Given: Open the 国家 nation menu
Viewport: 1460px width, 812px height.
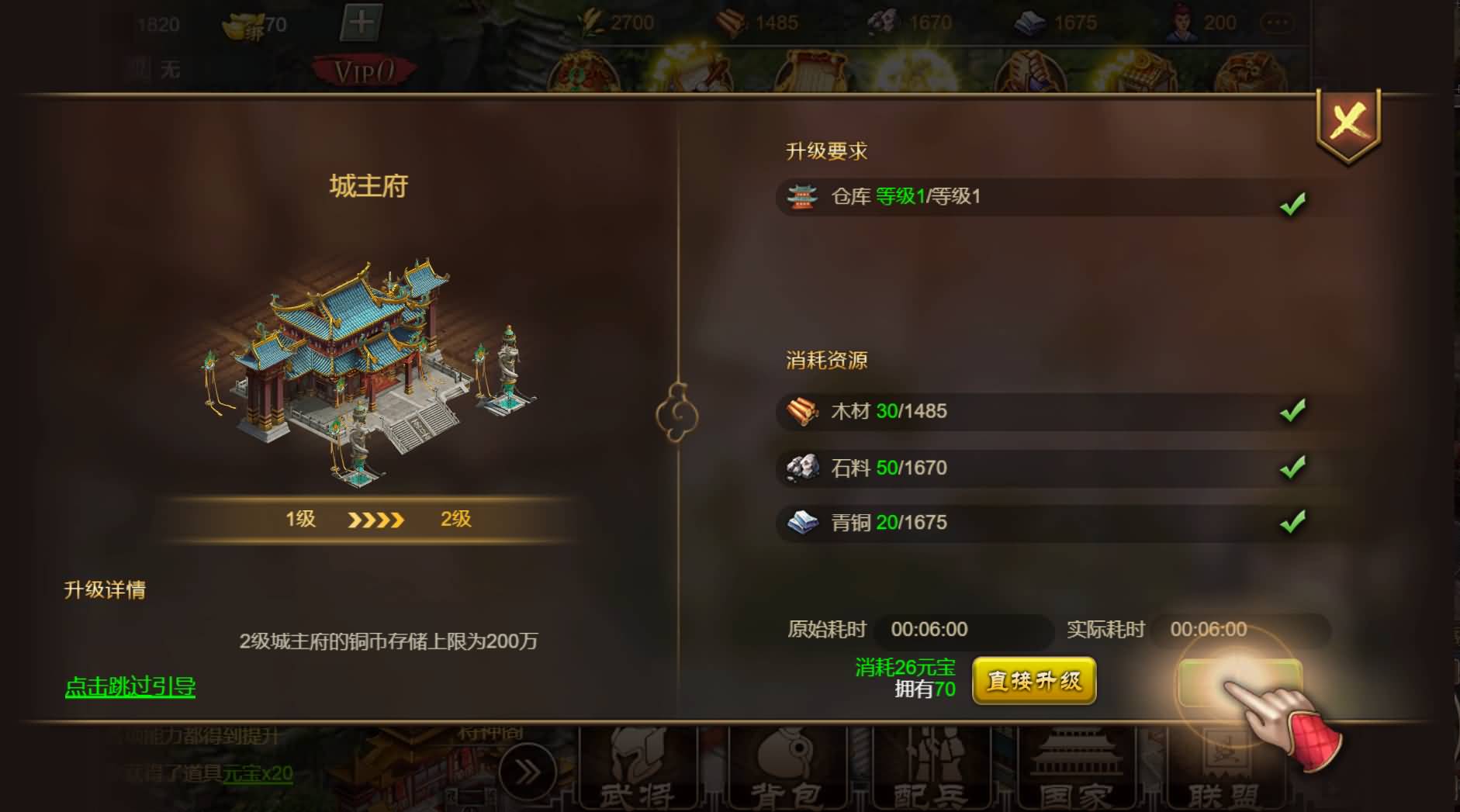Looking at the screenshot, I should tap(1075, 772).
